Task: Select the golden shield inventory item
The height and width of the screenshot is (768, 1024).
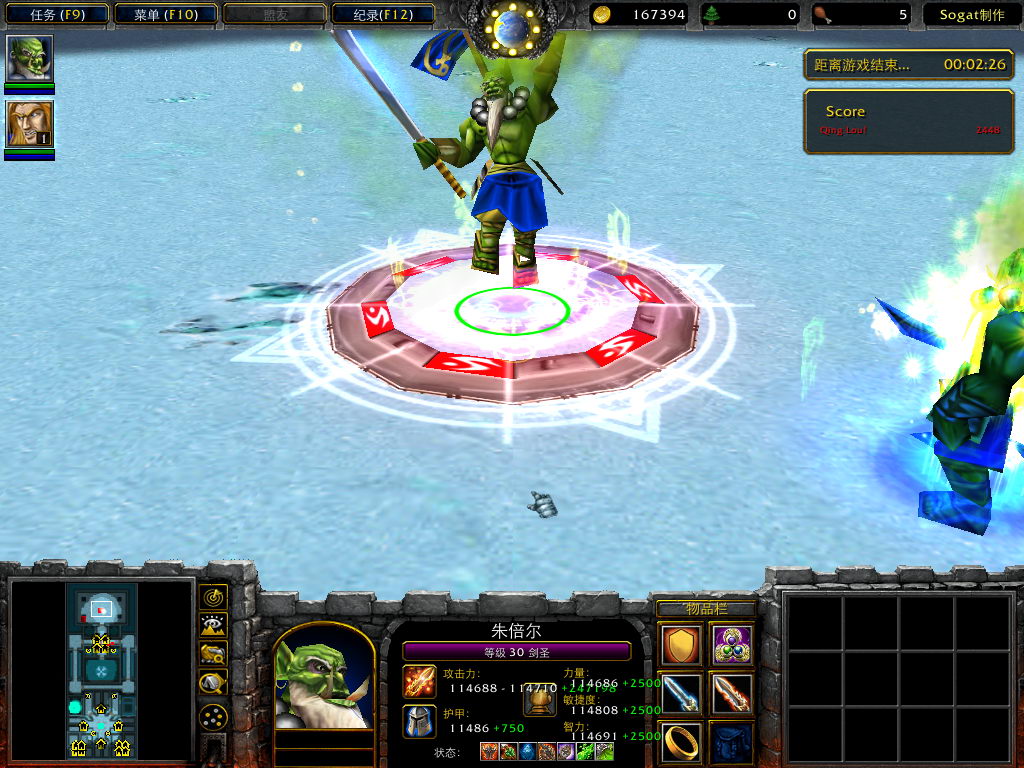Action: 681,645
